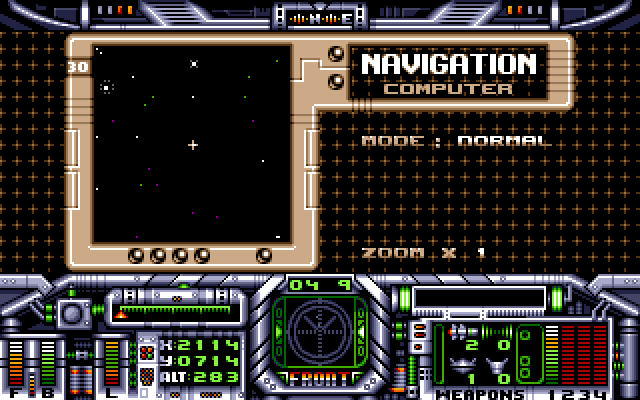Change the ZOOM X 1 level
640x400 pixels.
pyautogui.click(x=424, y=252)
